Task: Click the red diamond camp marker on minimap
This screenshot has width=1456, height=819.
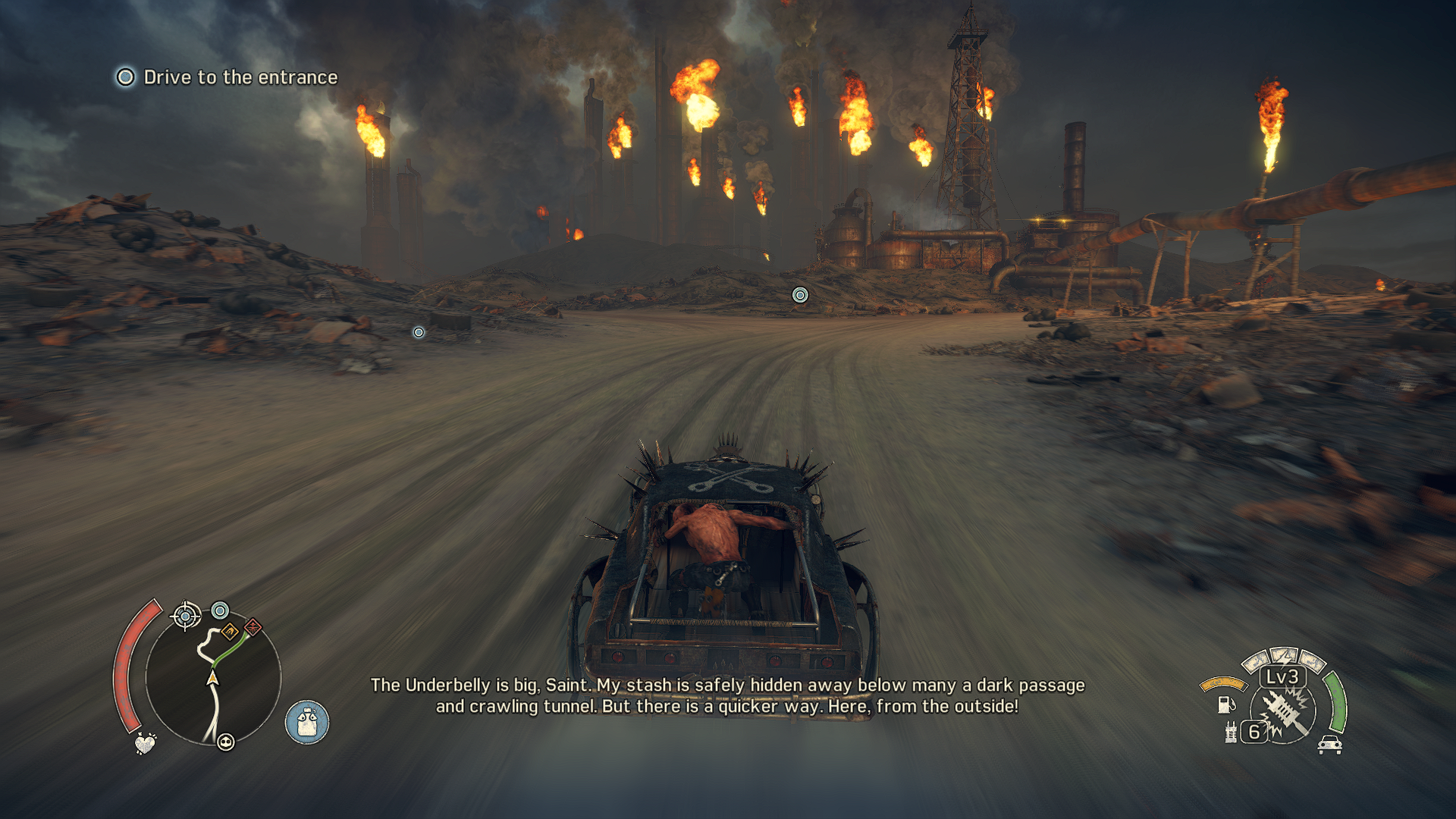Action: pyautogui.click(x=253, y=627)
